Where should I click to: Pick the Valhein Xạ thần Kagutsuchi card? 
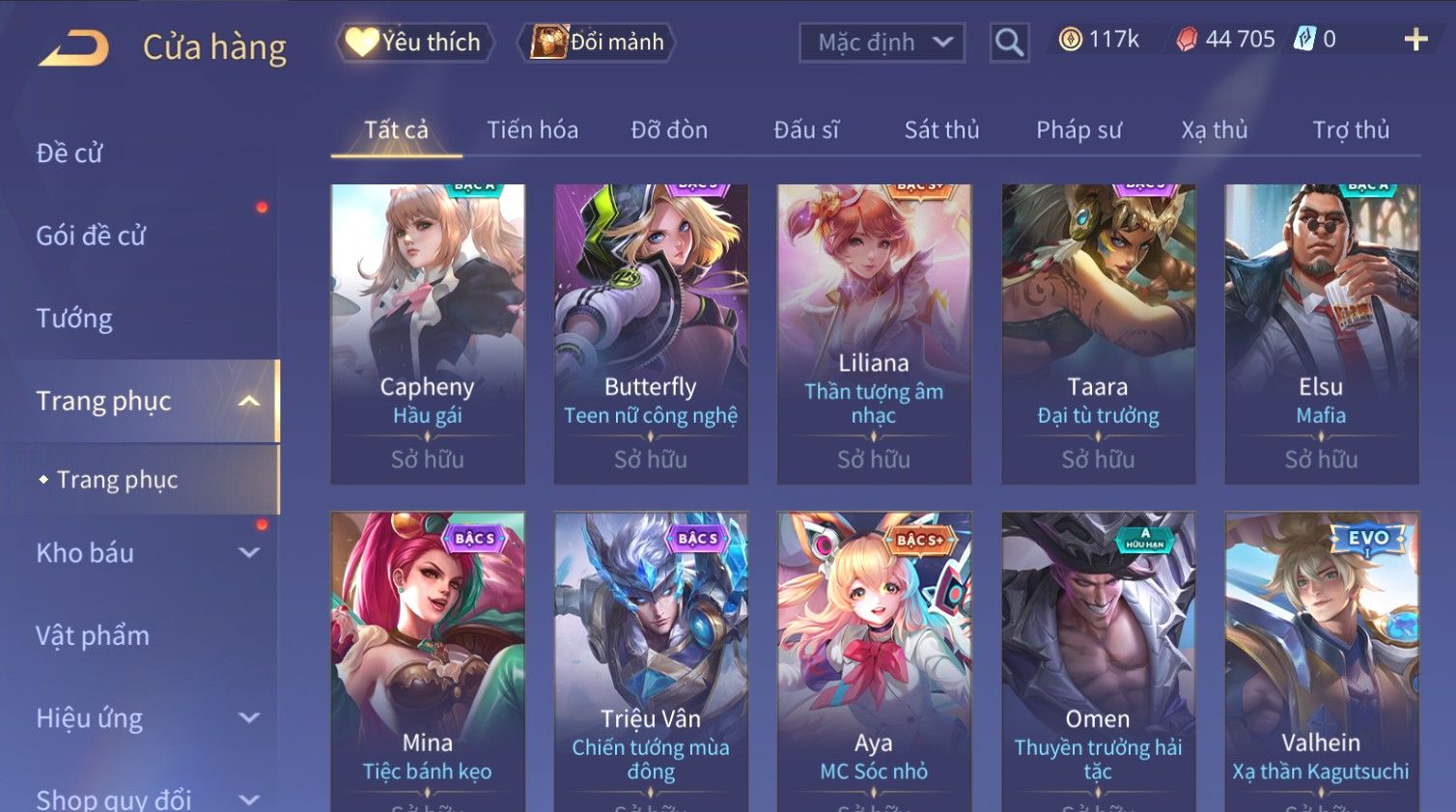1321,661
